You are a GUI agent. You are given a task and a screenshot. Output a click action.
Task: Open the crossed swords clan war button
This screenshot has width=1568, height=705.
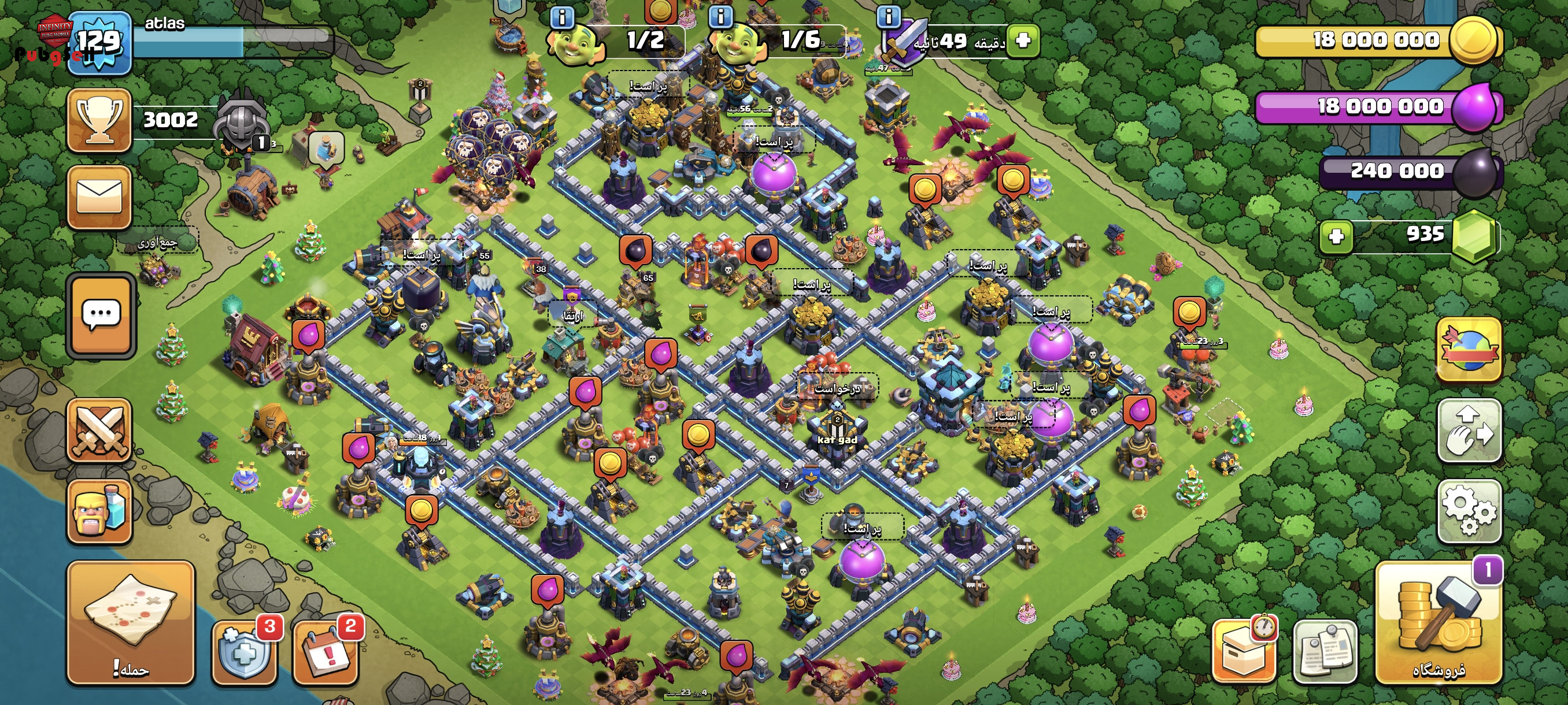pos(99,431)
